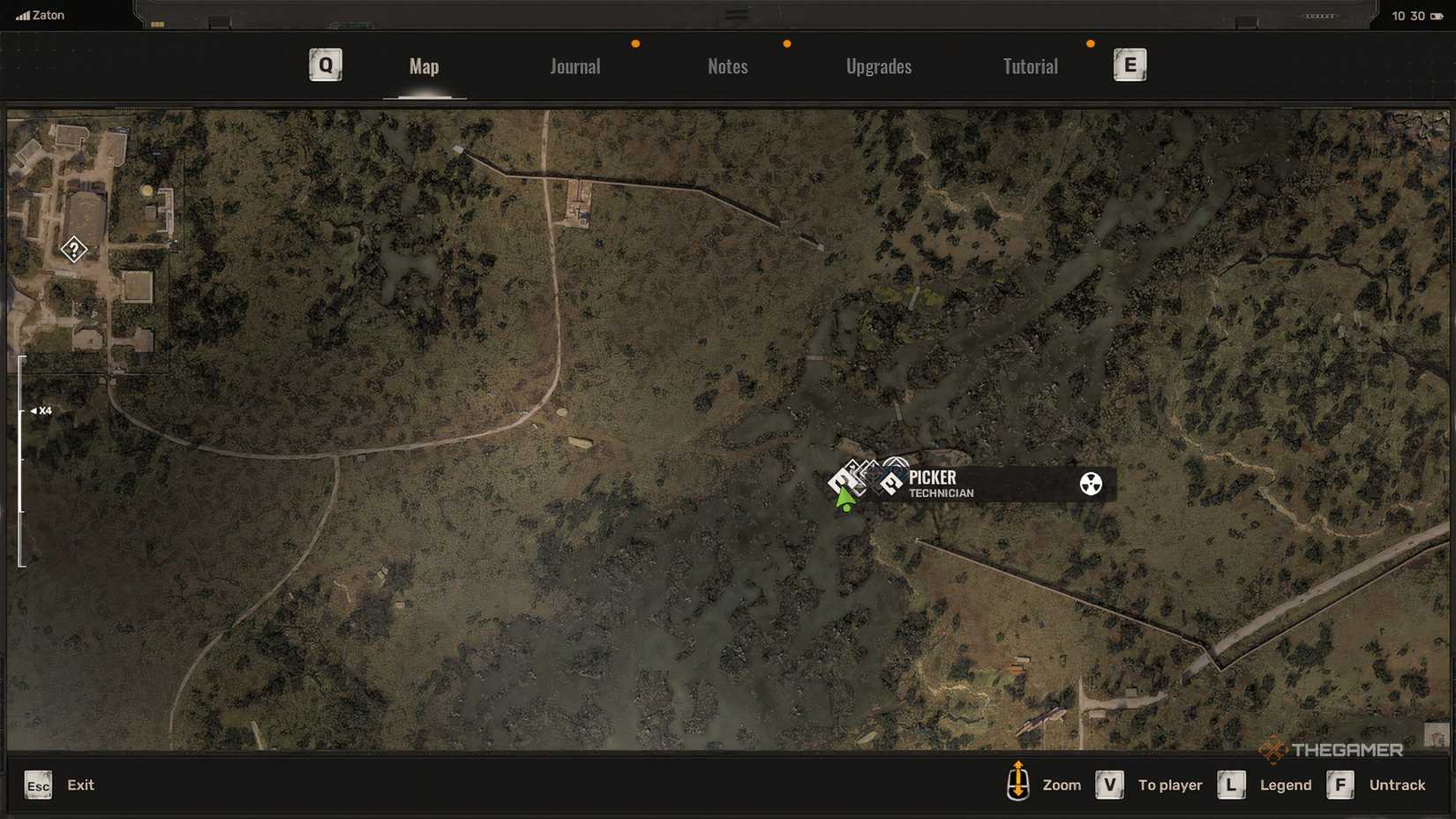Click the Zaton location label
Image resolution: width=1456 pixels, height=819 pixels.
[x=48, y=14]
